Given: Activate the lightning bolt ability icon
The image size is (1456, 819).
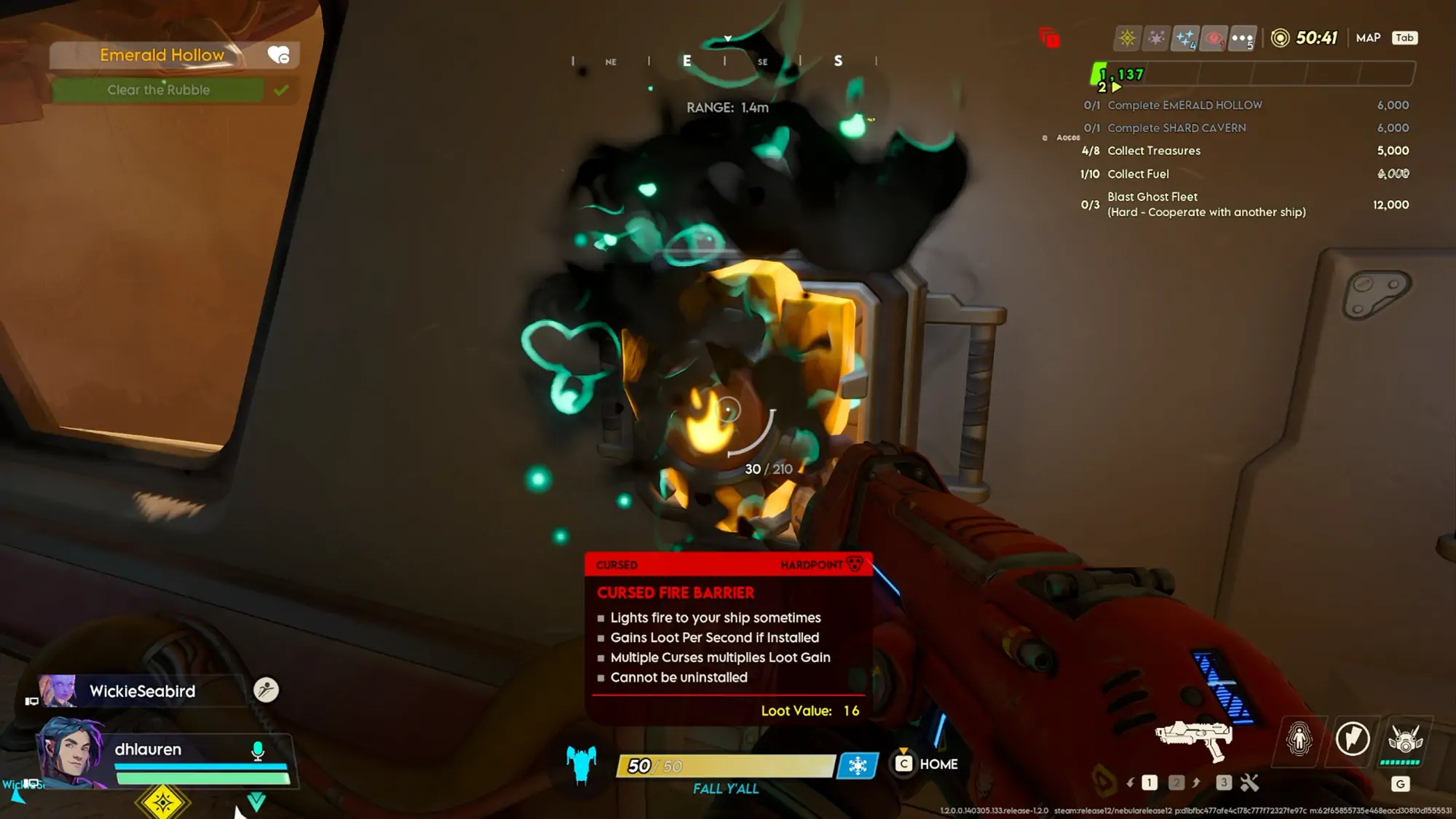Looking at the screenshot, I should tap(1353, 740).
